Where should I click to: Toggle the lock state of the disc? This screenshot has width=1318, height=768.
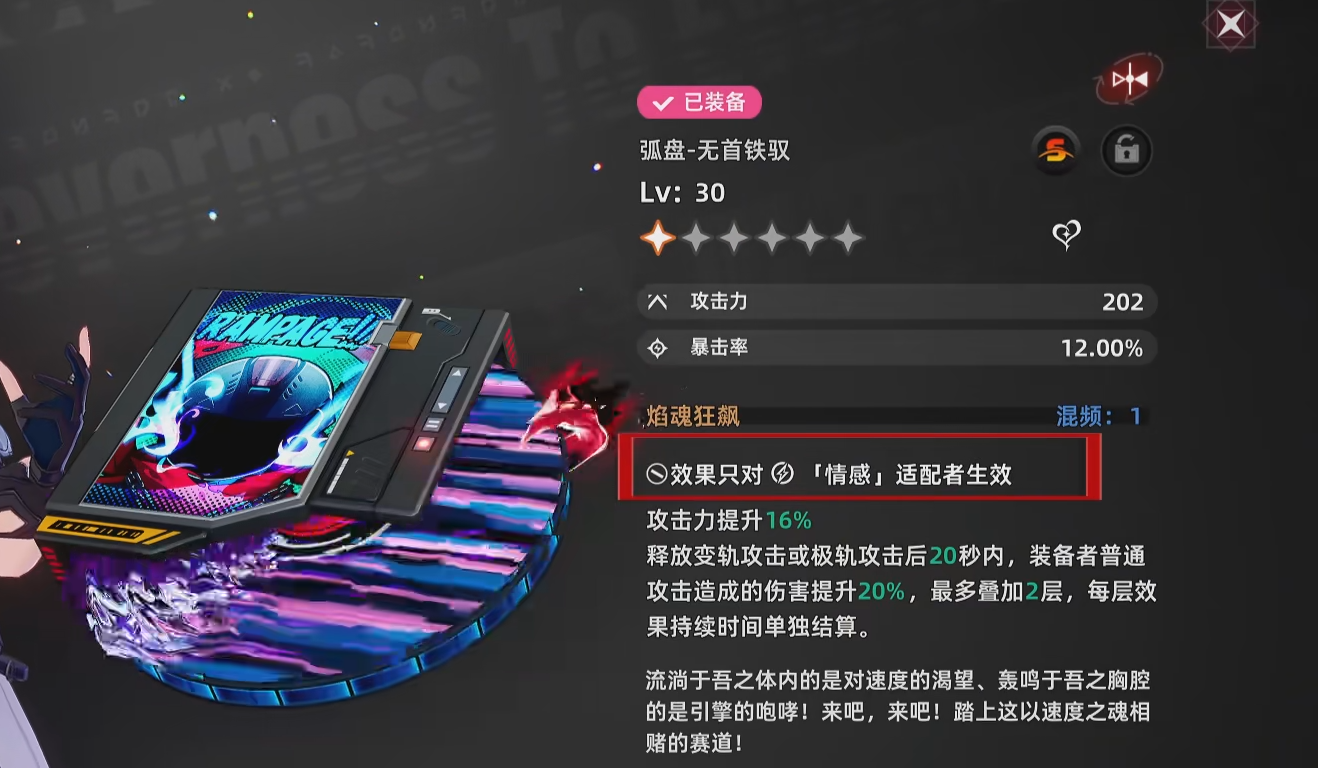[x=1126, y=150]
